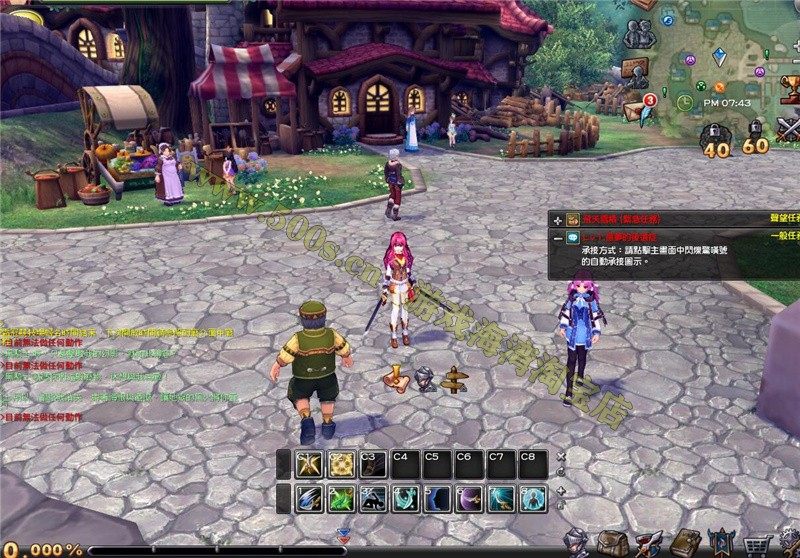Use the C2 golden burst skill
Screen dimensions: 800x558
click(x=341, y=465)
